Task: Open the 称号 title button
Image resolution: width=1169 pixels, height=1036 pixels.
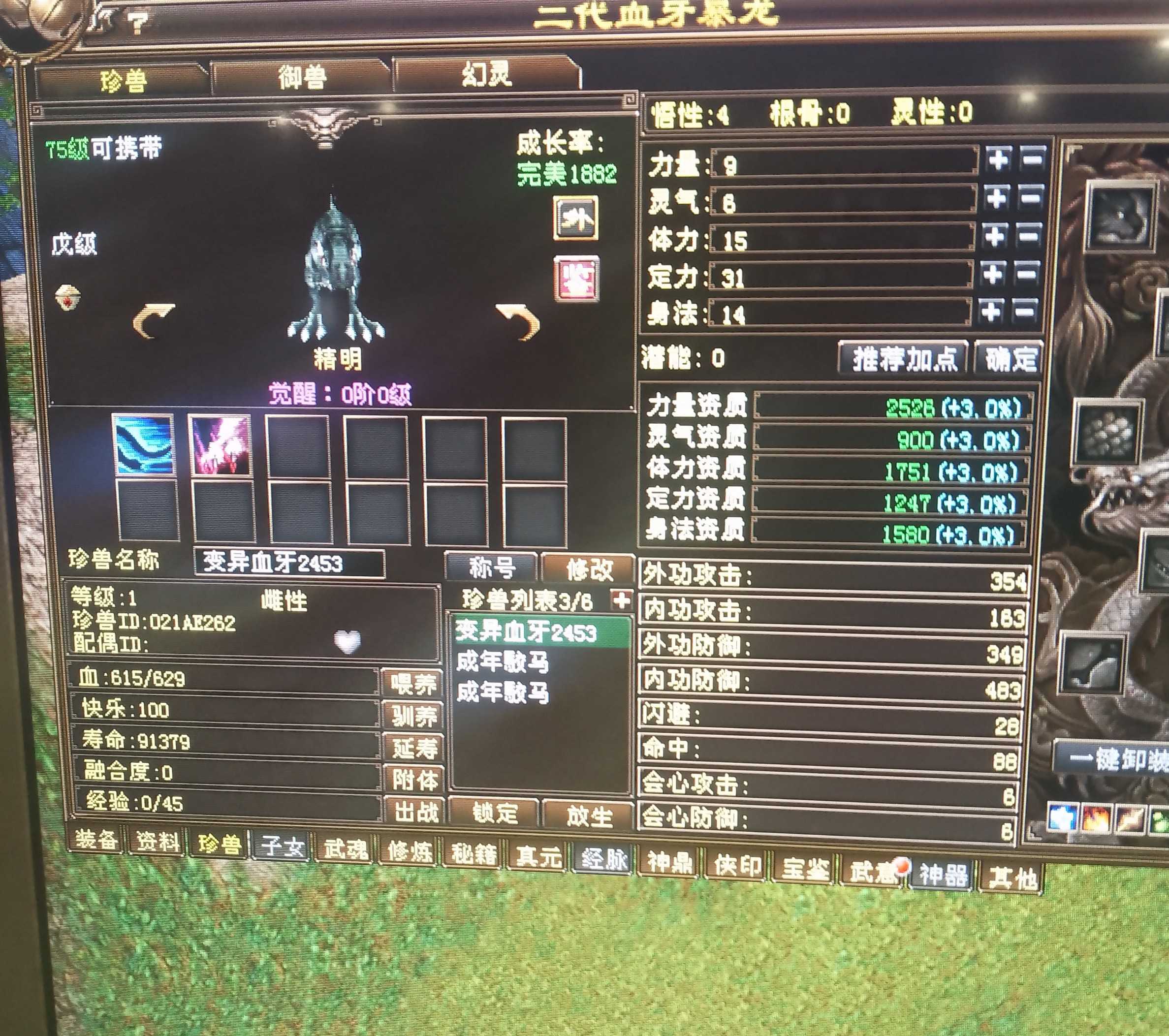Action: (491, 568)
